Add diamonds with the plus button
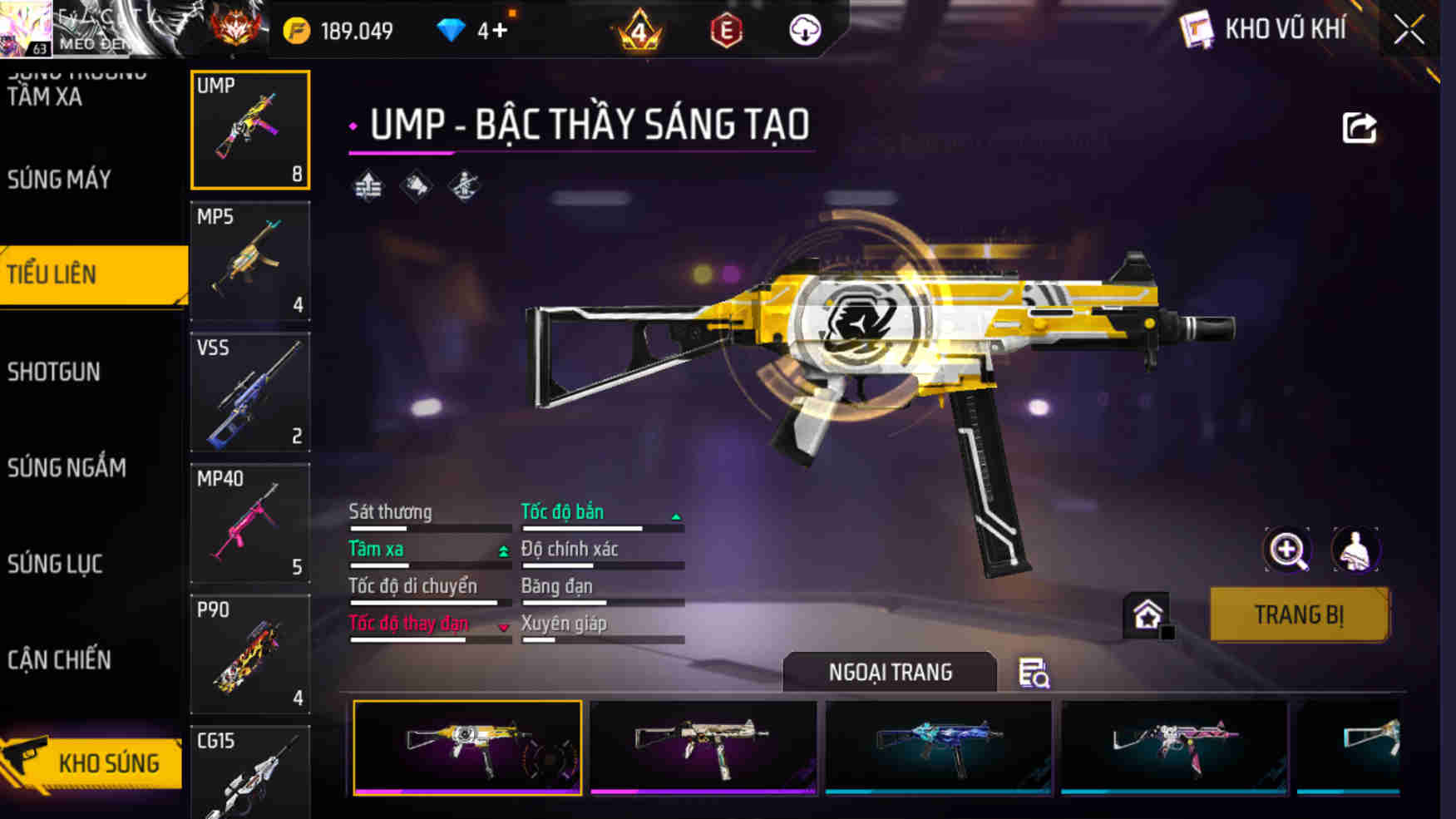This screenshot has height=819, width=1456. coord(499,32)
